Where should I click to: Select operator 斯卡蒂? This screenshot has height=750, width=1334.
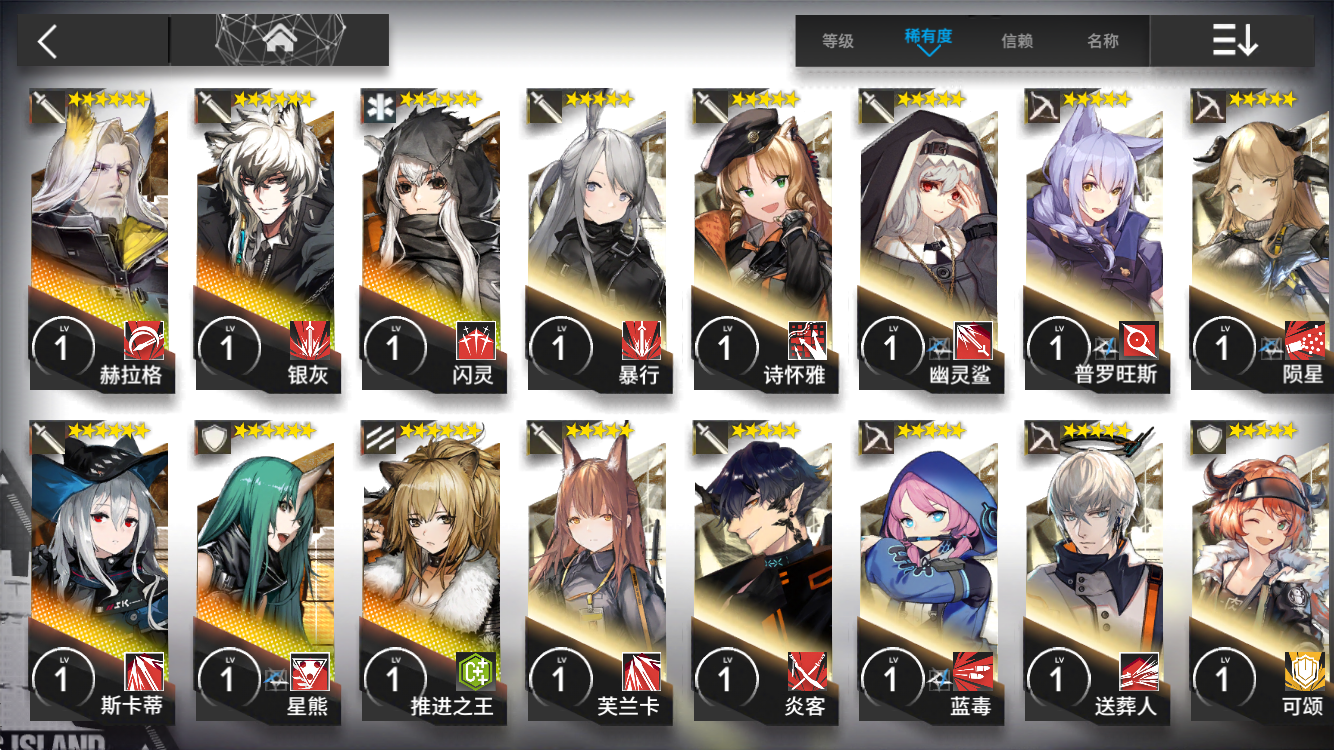pos(100,571)
